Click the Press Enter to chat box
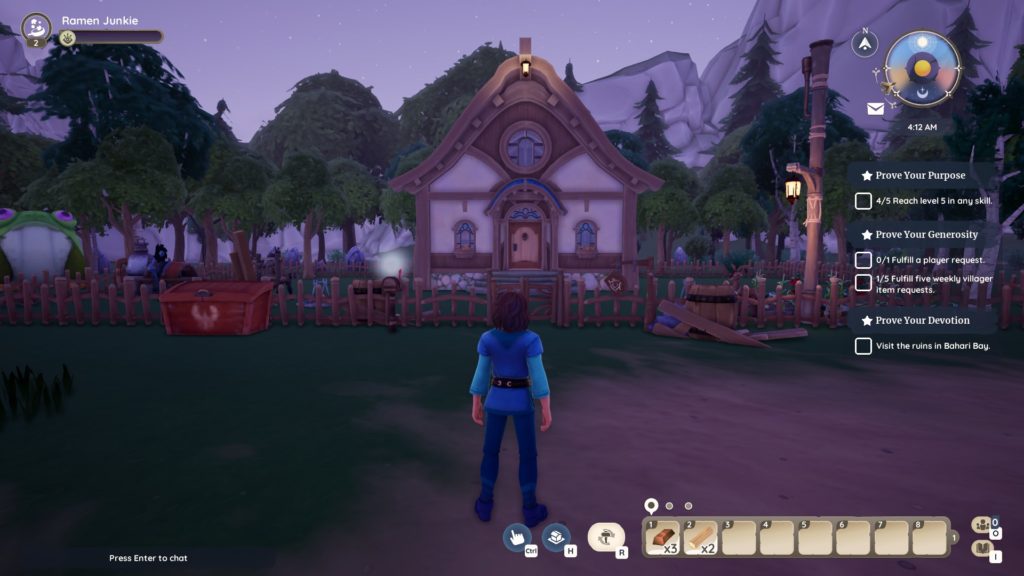Image resolution: width=1024 pixels, height=576 pixels. 148,558
